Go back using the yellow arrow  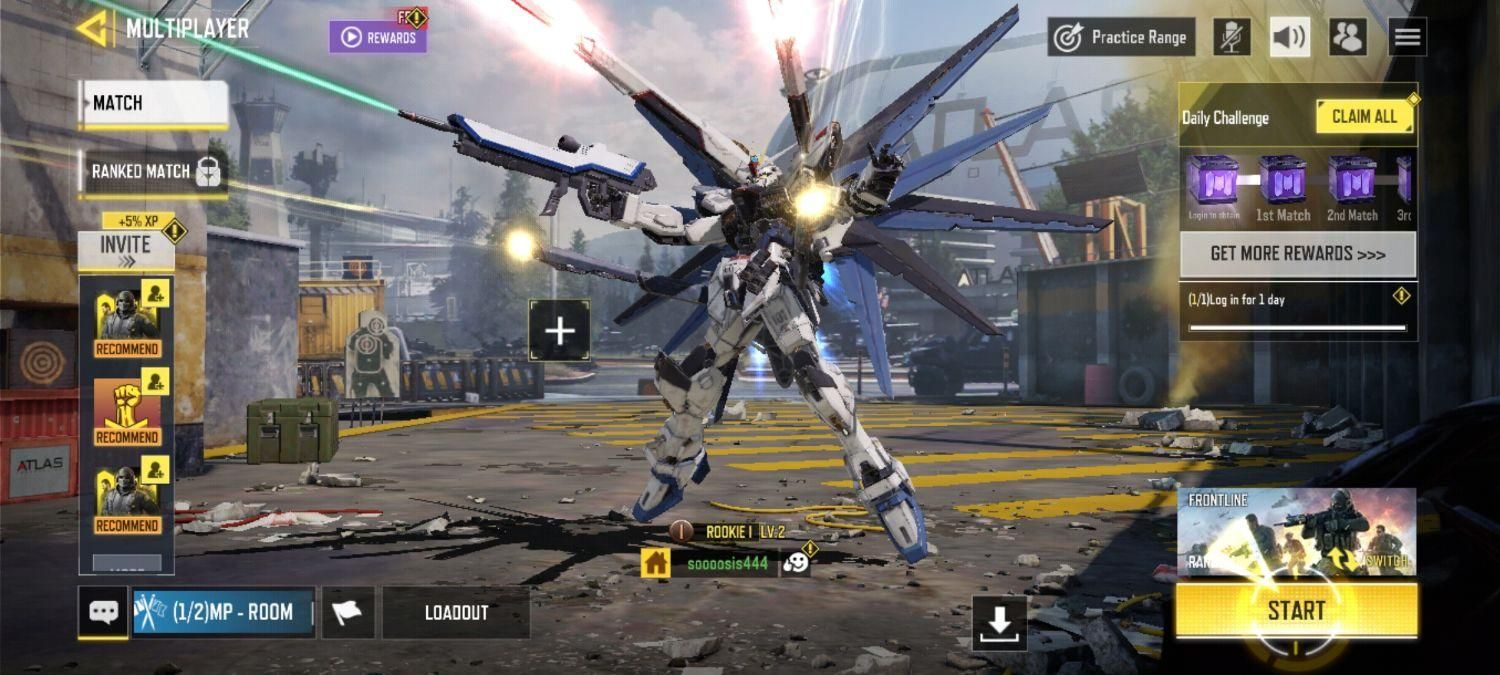(94, 28)
